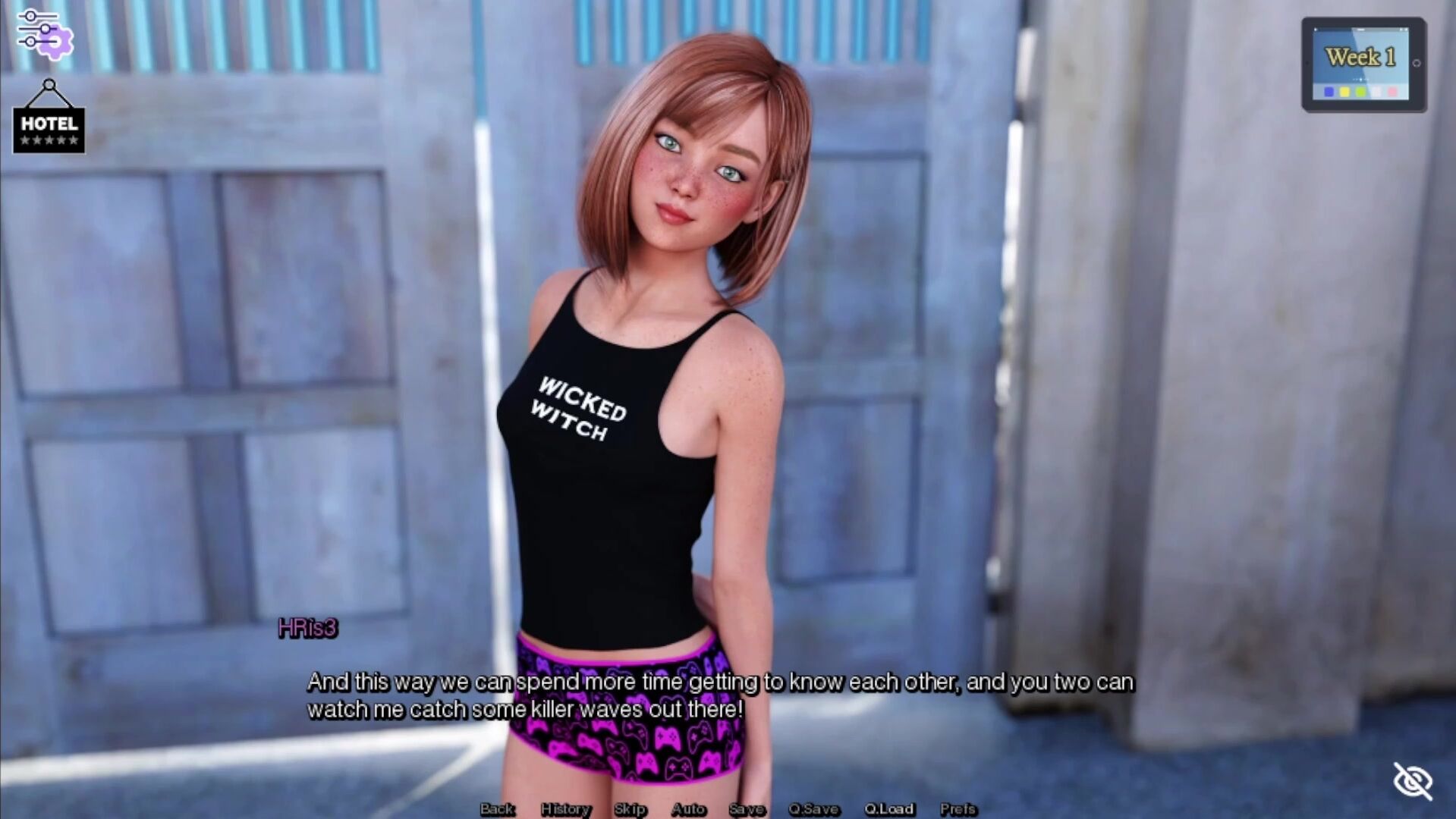Quick load with Q.Load
This screenshot has height=819, width=1456.
[x=889, y=809]
